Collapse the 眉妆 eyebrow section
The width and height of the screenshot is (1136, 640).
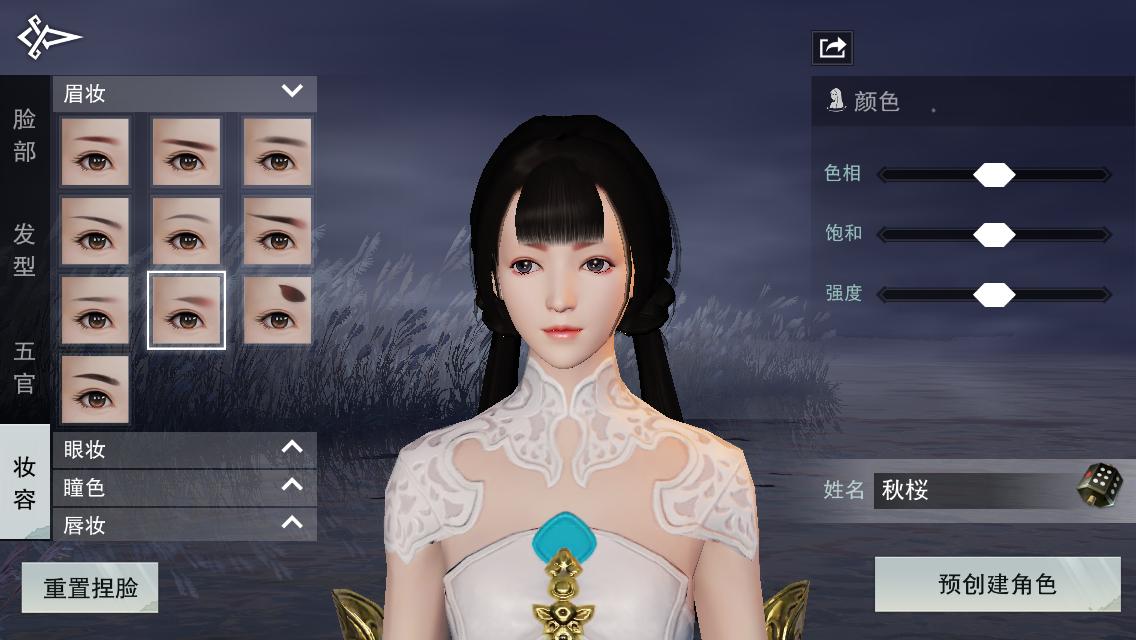pos(292,92)
